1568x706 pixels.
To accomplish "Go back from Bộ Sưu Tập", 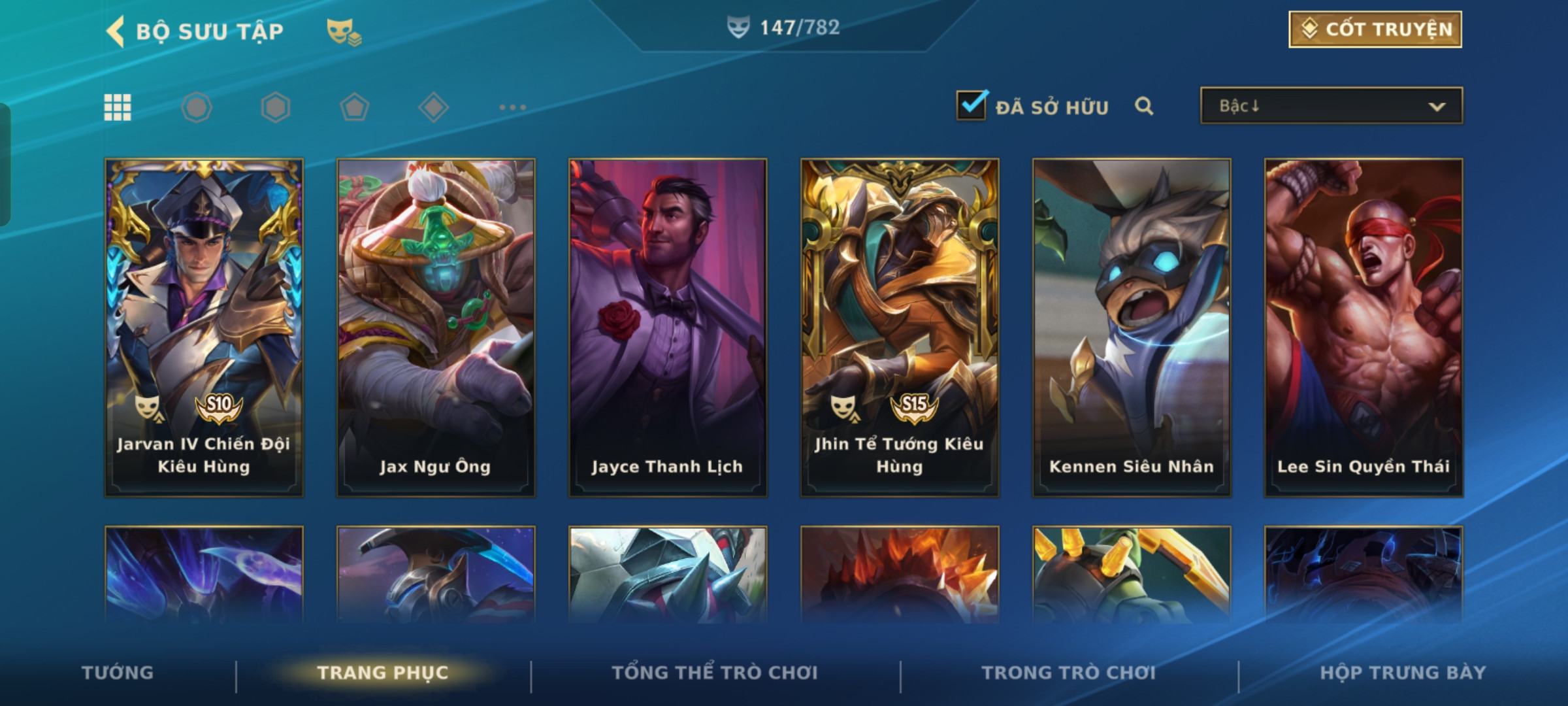I will pyautogui.click(x=116, y=31).
